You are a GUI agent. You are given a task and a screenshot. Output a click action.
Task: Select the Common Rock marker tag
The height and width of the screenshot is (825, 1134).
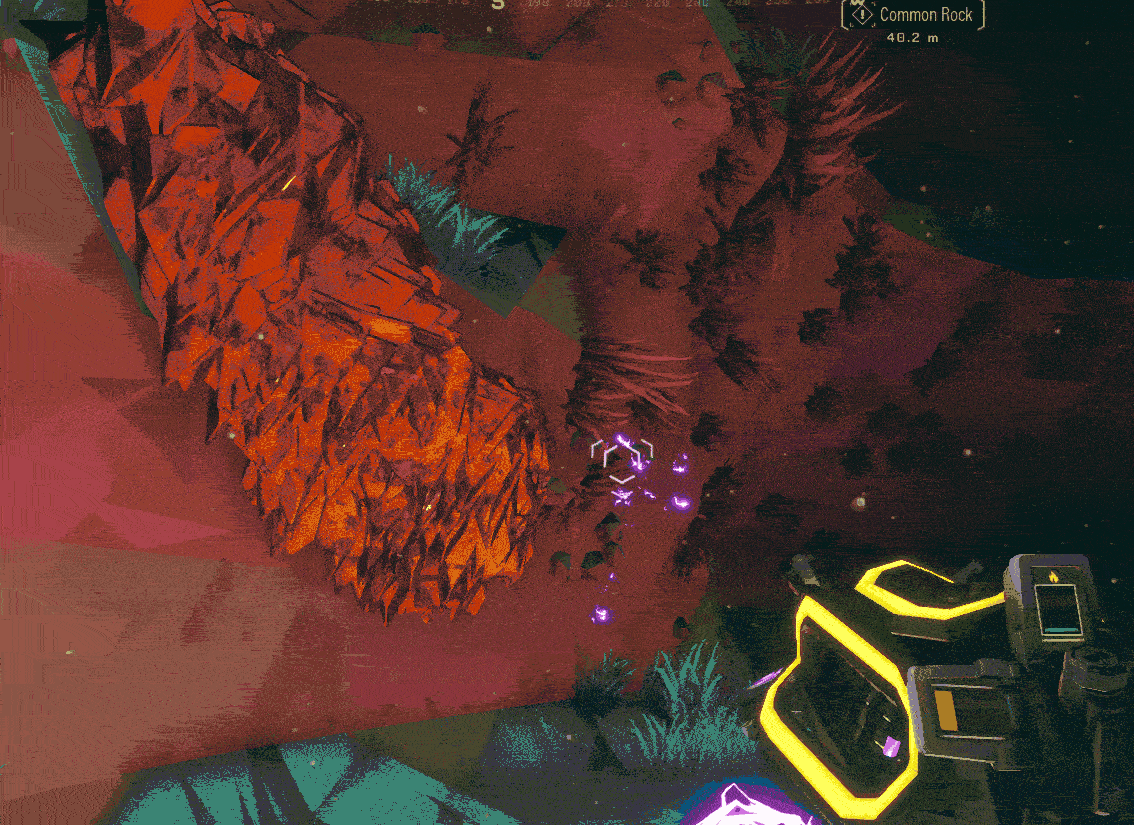click(x=913, y=15)
